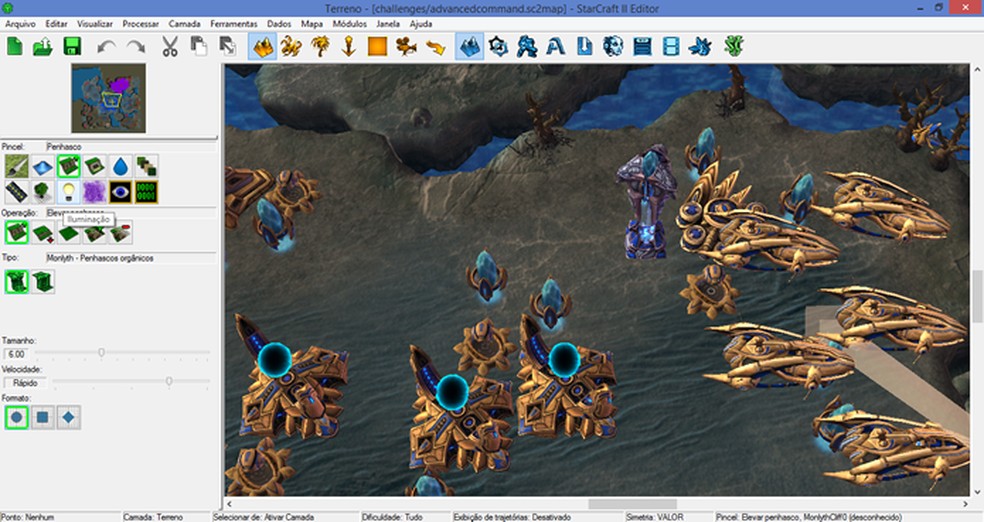Select the lightbulb Iluminação brush
This screenshot has height=522, width=984.
coord(68,191)
